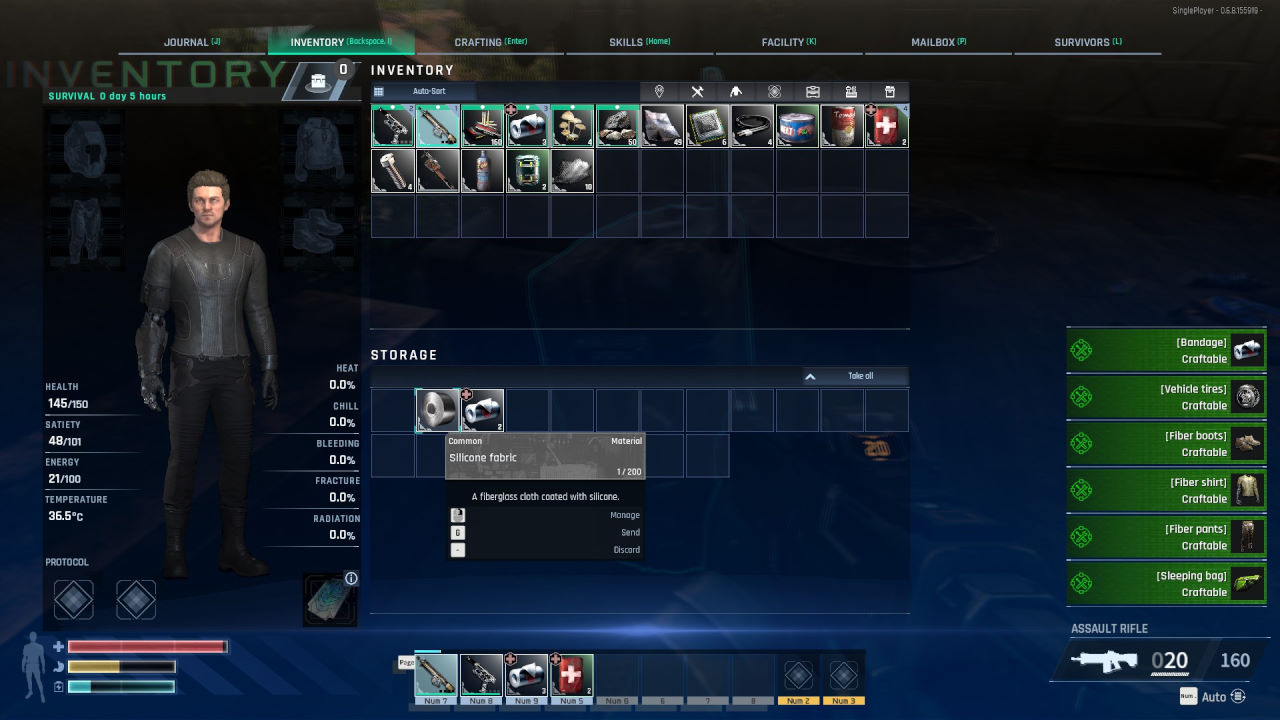Filter inventory by the clothing shirt icon
This screenshot has height=720, width=1280.
[x=736, y=92]
